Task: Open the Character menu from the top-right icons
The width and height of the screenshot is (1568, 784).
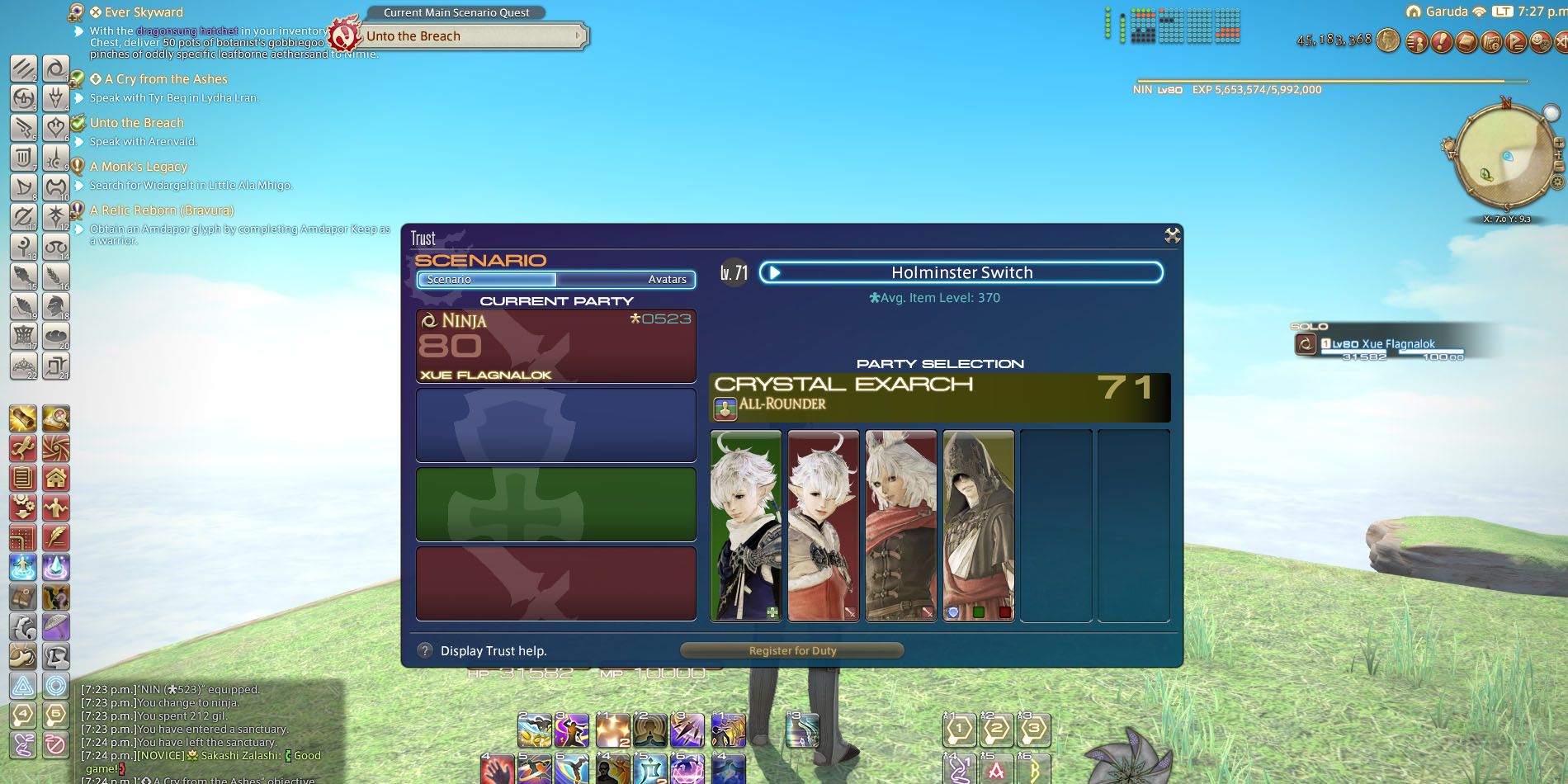Action: pos(1416,43)
